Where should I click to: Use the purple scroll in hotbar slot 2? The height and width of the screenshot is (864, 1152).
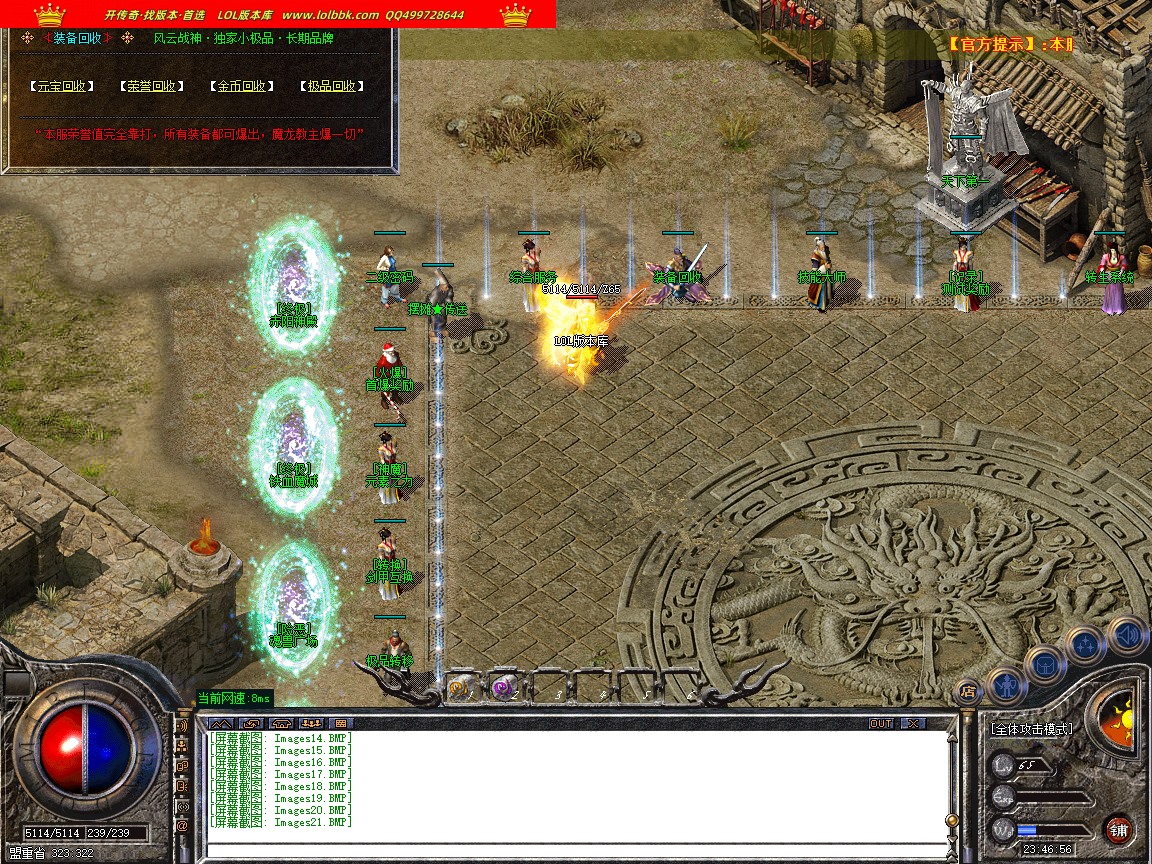pos(503,688)
